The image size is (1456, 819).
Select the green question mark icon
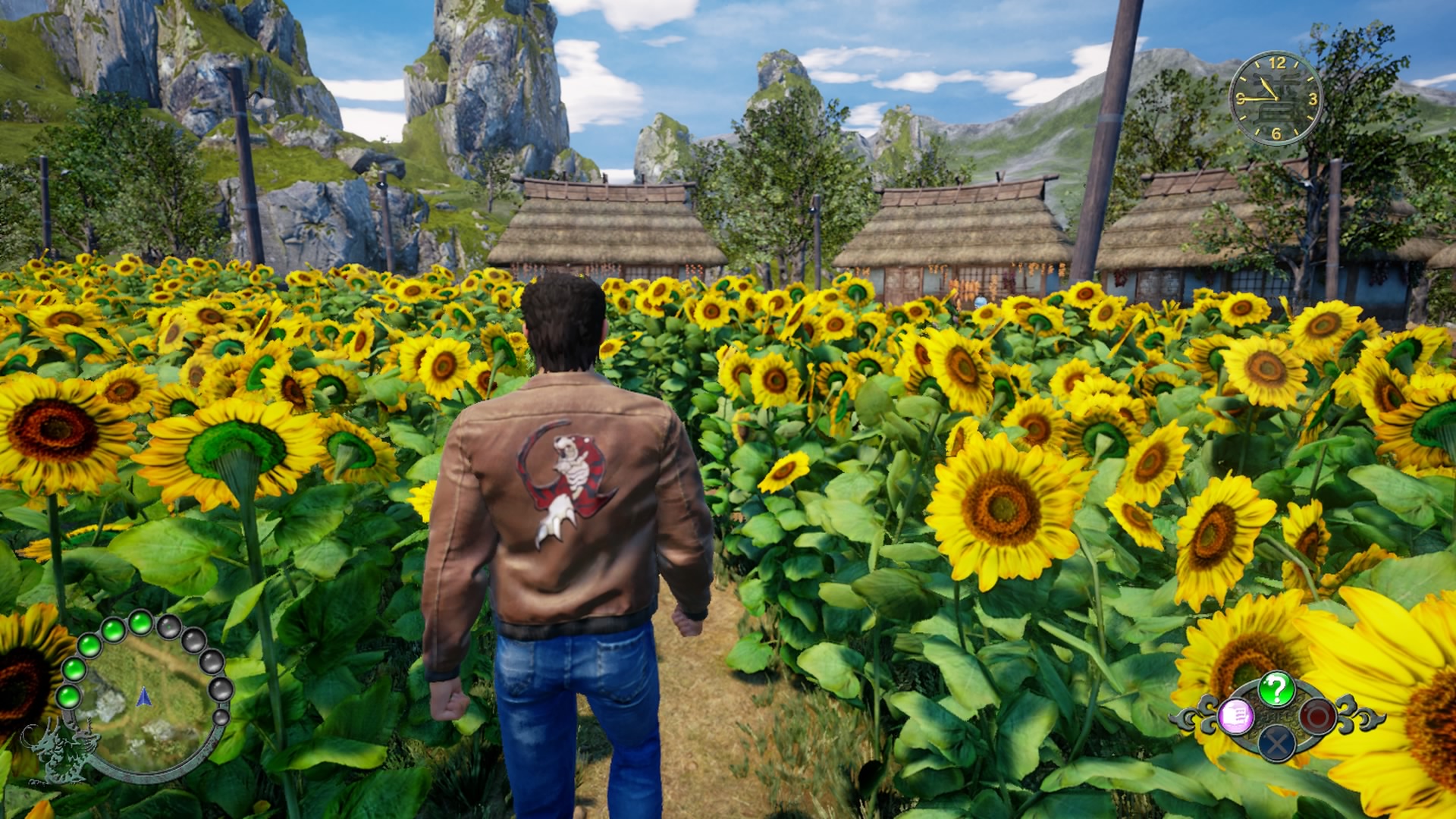(x=1276, y=689)
